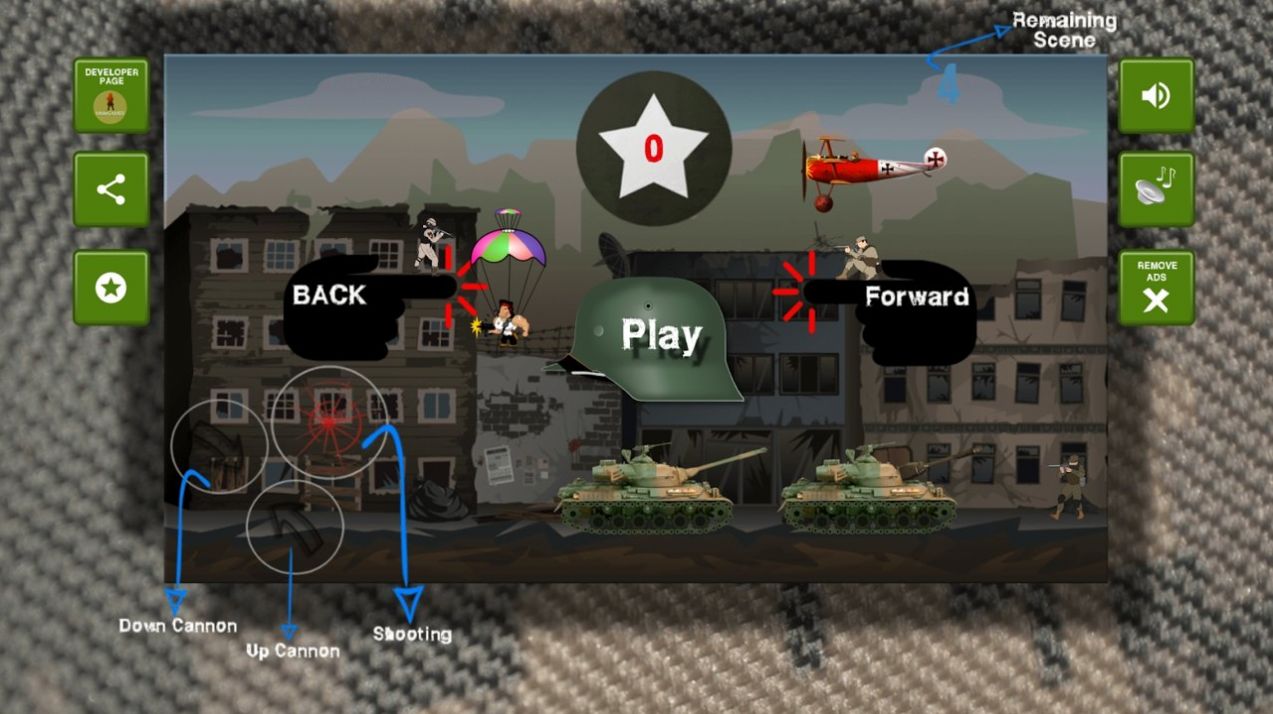Choose the Remove Ads button
The width and height of the screenshot is (1273, 714).
(x=1156, y=288)
